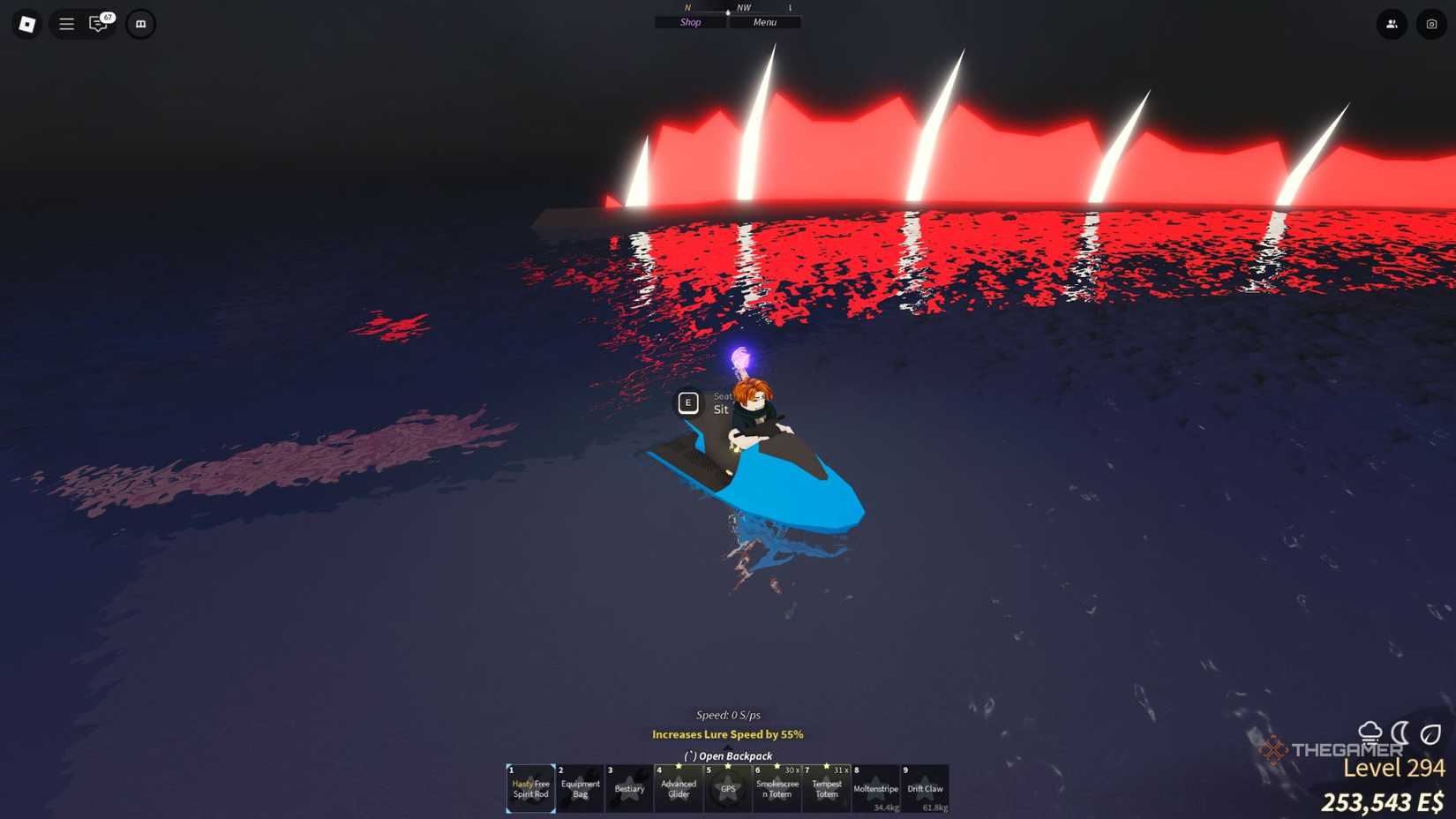Click the Sit seat prompt on the jetski
The image size is (1456, 819).
pyautogui.click(x=688, y=402)
